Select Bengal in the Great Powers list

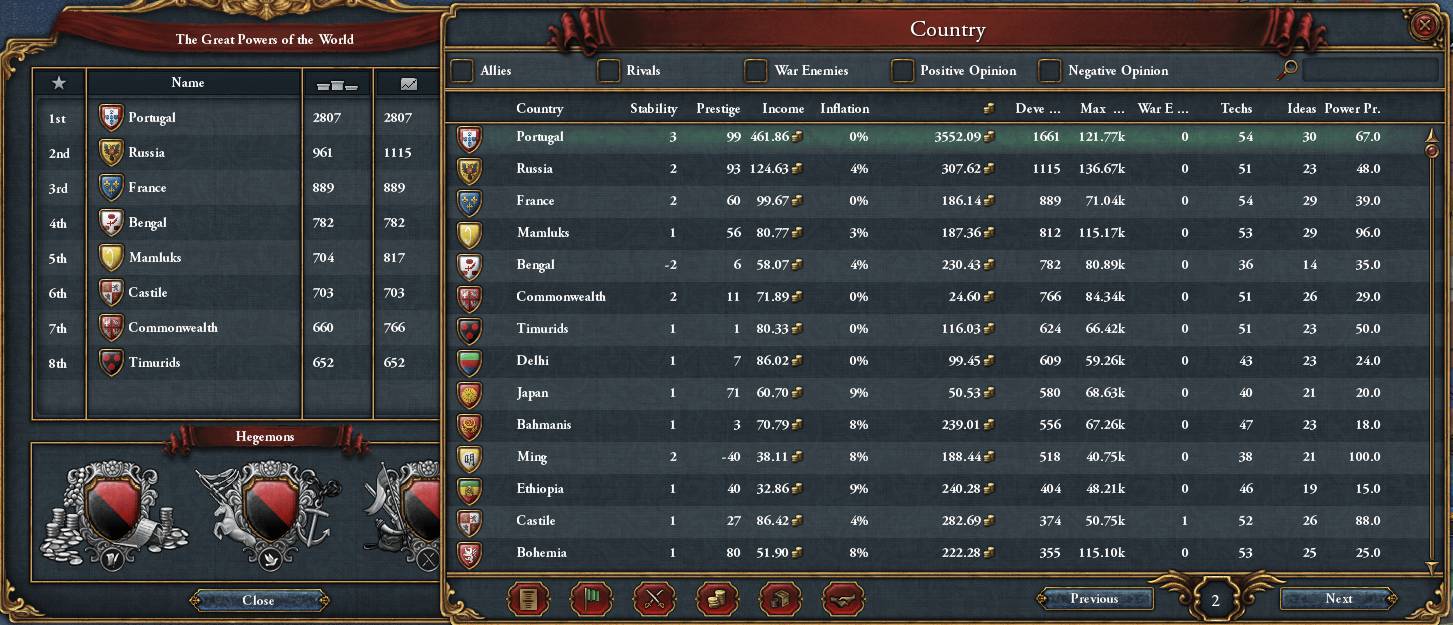(148, 223)
